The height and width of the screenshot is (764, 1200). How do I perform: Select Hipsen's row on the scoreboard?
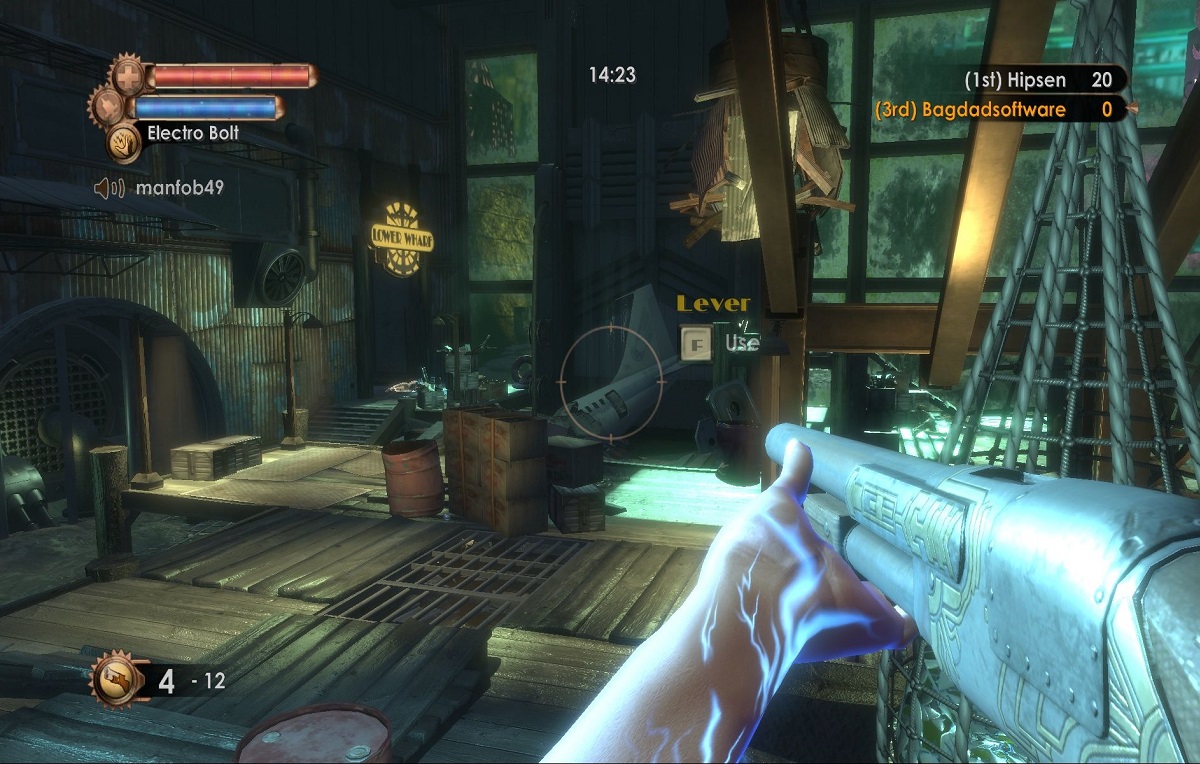pyautogui.click(x=1038, y=80)
